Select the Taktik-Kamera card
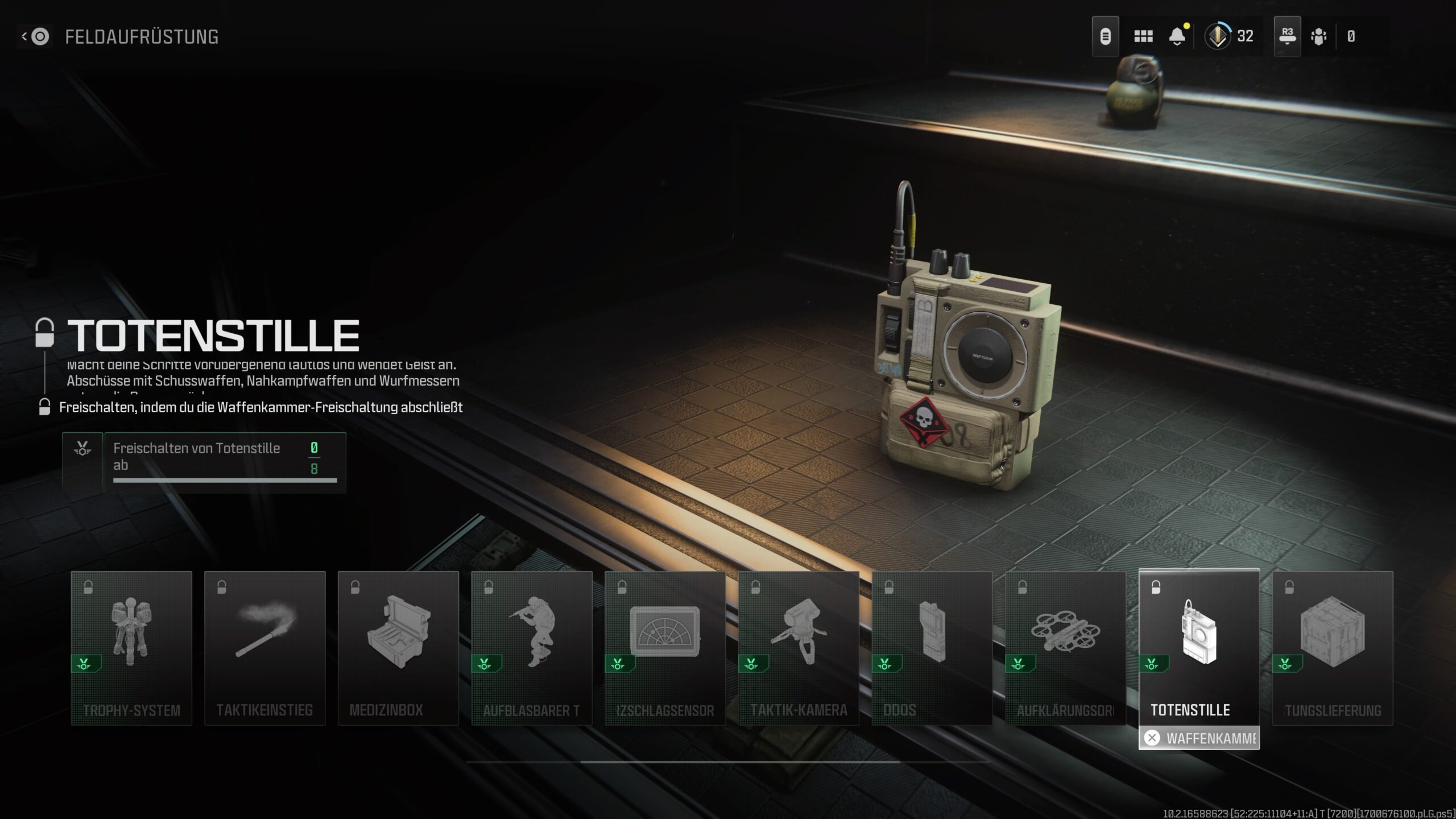 [x=799, y=648]
